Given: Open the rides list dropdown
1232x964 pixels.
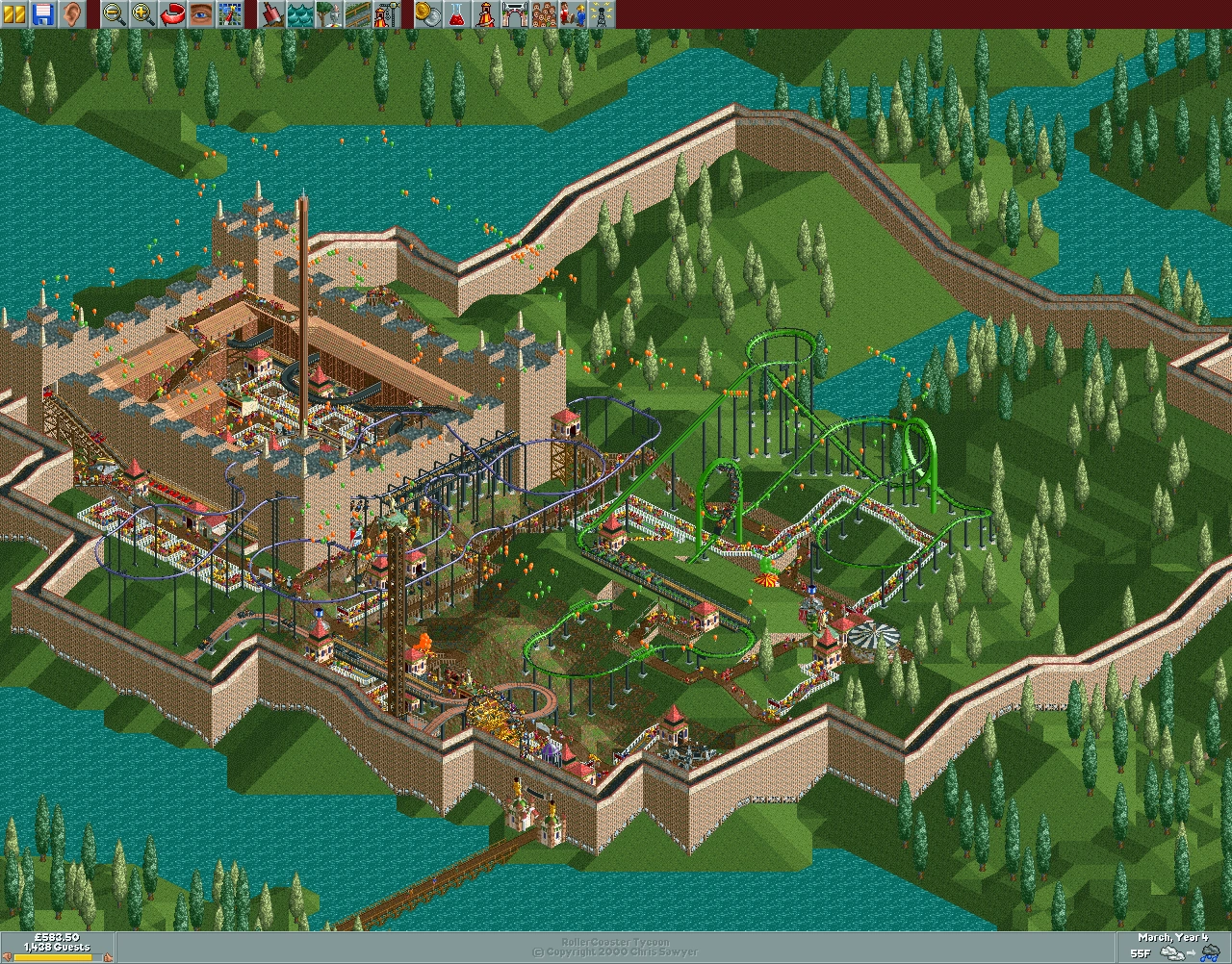Looking at the screenshot, I should click(x=486, y=13).
